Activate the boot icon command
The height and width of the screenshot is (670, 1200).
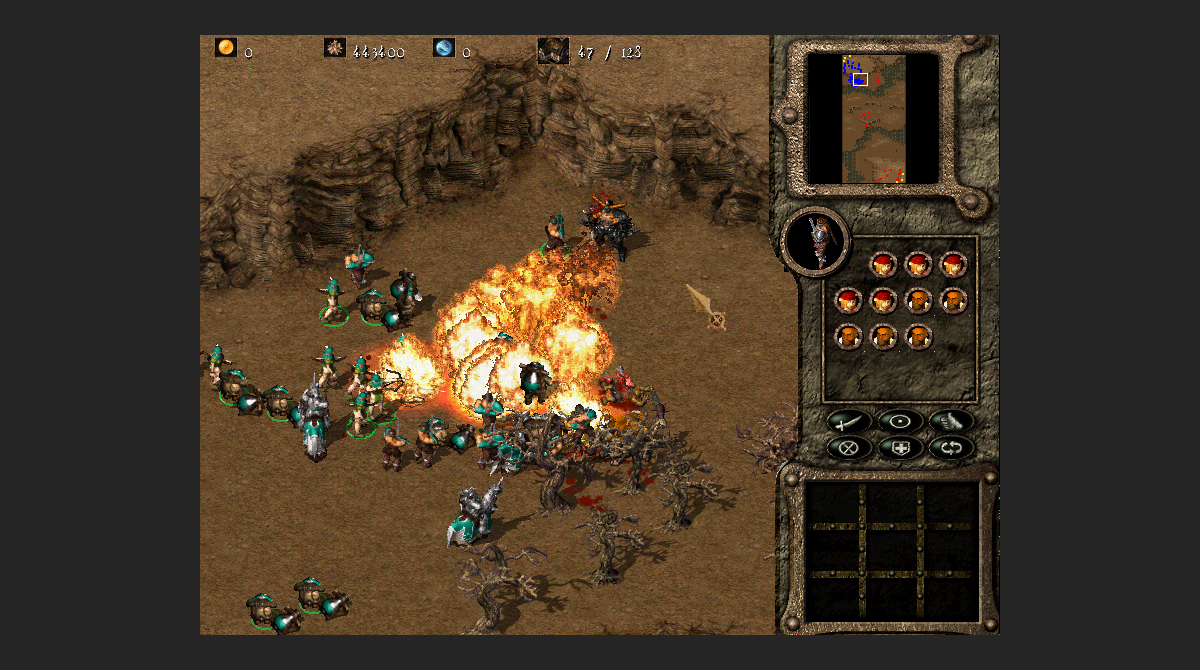[x=951, y=421]
